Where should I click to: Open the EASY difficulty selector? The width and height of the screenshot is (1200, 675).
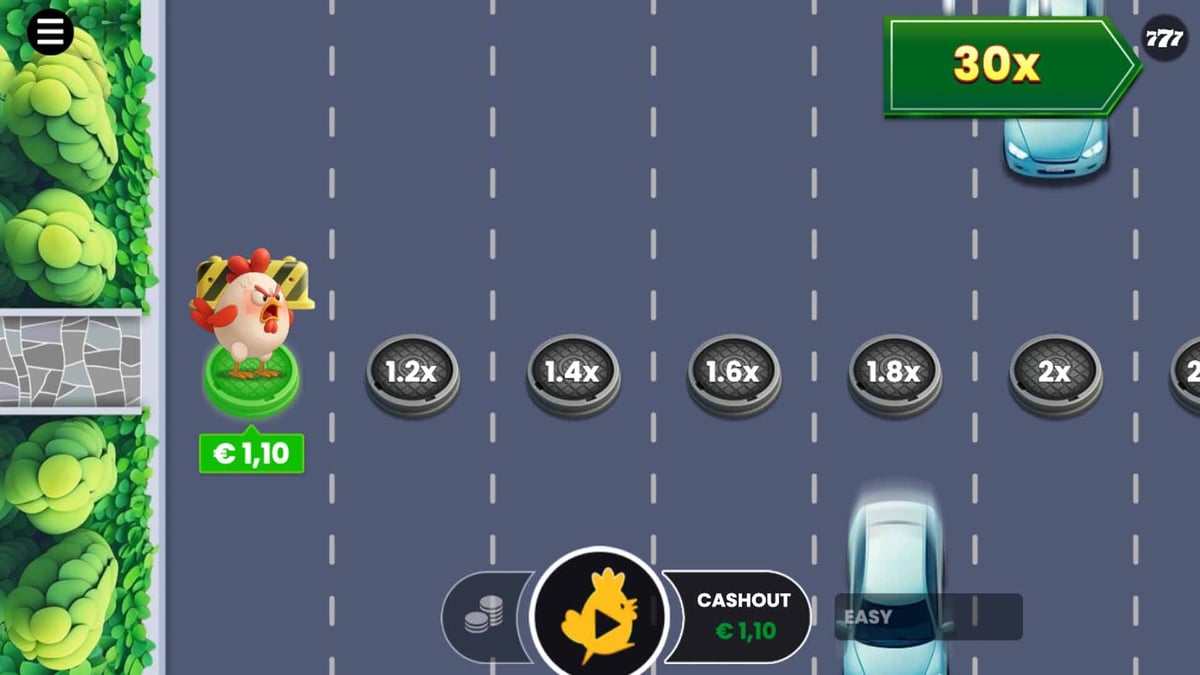tap(927, 617)
